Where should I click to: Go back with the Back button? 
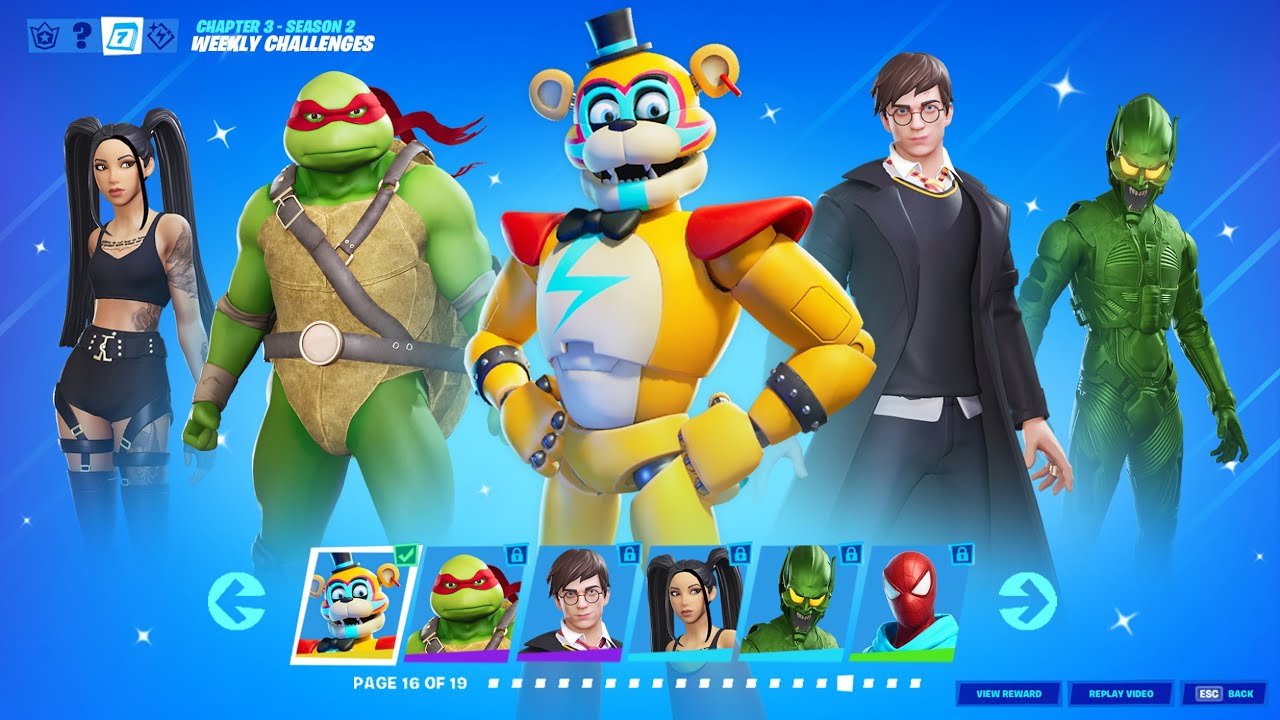pyautogui.click(x=1223, y=693)
